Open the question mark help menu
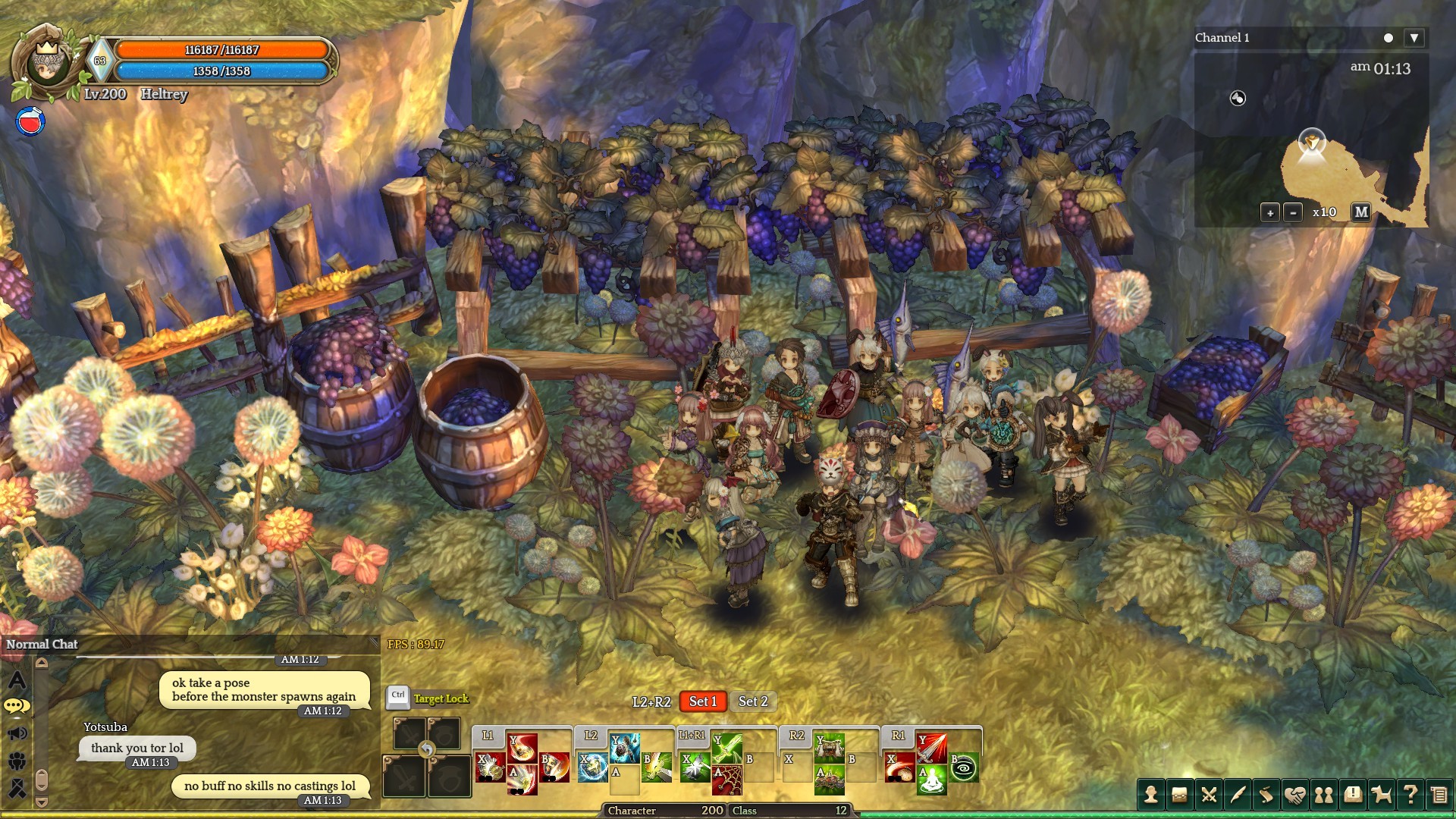 coord(1410,795)
